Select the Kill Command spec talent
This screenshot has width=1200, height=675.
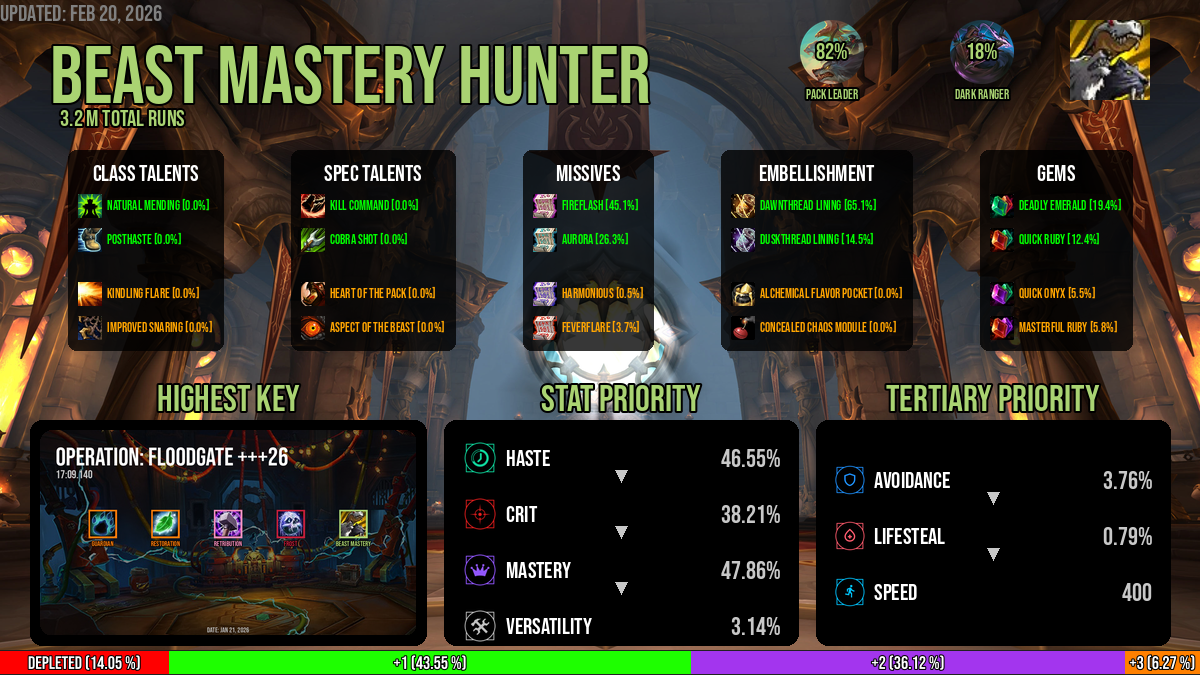313,205
